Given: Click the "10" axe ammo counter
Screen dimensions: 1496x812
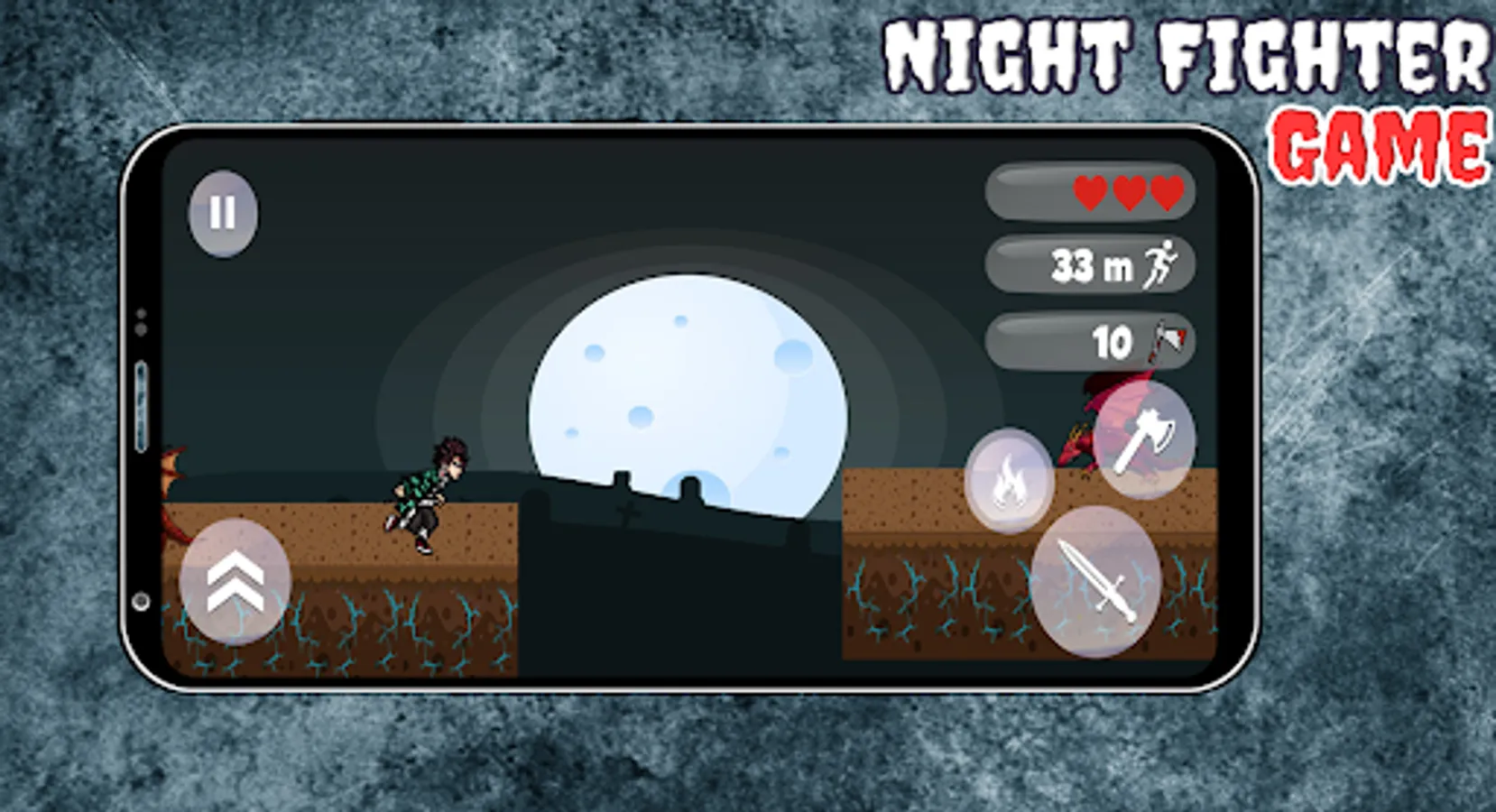Looking at the screenshot, I should [1112, 340].
